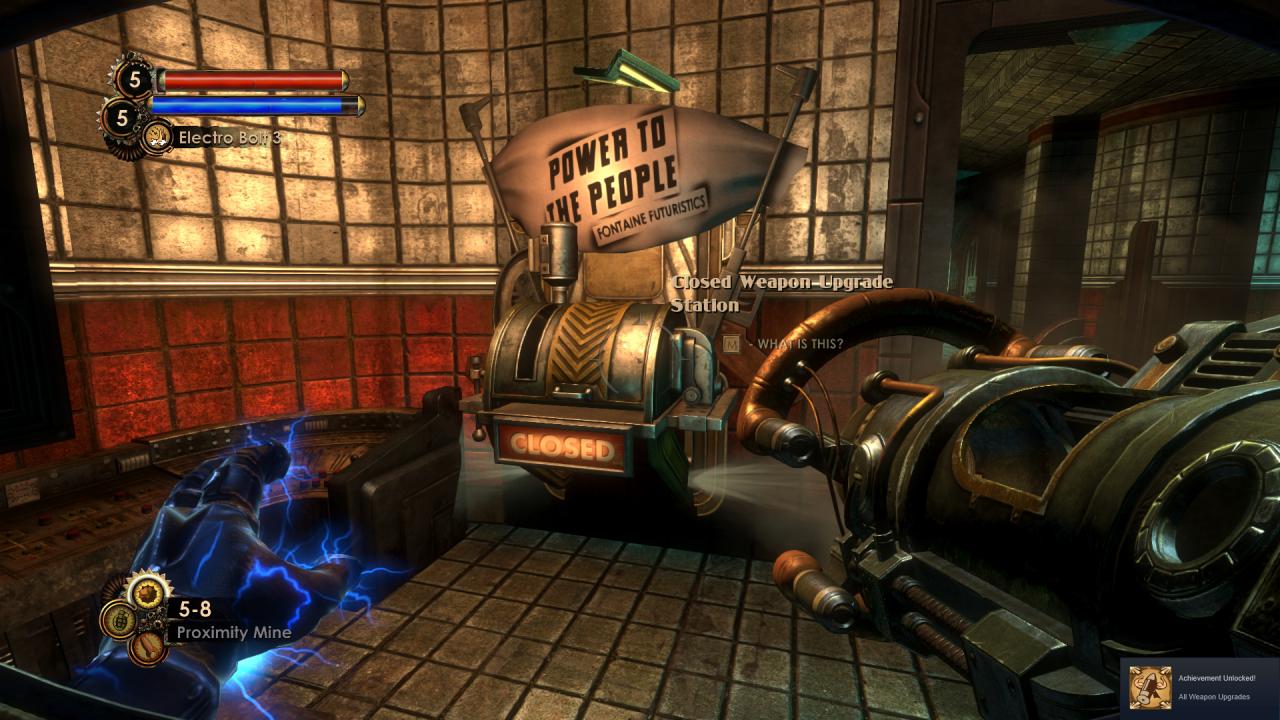The height and width of the screenshot is (720, 1280).
Task: Switch to the frag grenade ammo icon
Action: [118, 619]
